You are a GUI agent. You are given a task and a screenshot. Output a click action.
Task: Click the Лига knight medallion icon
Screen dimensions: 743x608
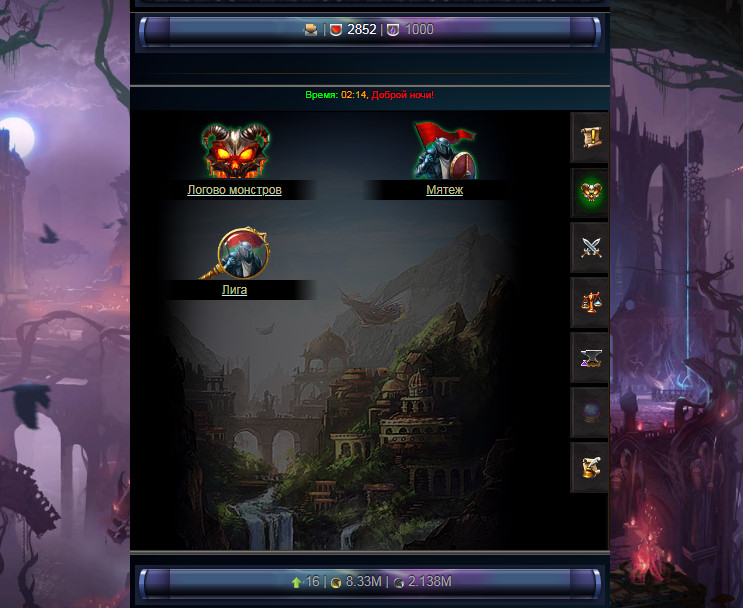[x=242, y=254]
